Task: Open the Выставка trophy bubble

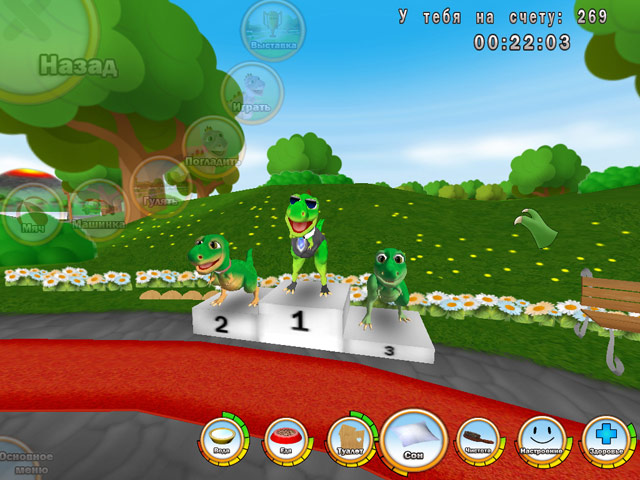Action: tap(273, 30)
